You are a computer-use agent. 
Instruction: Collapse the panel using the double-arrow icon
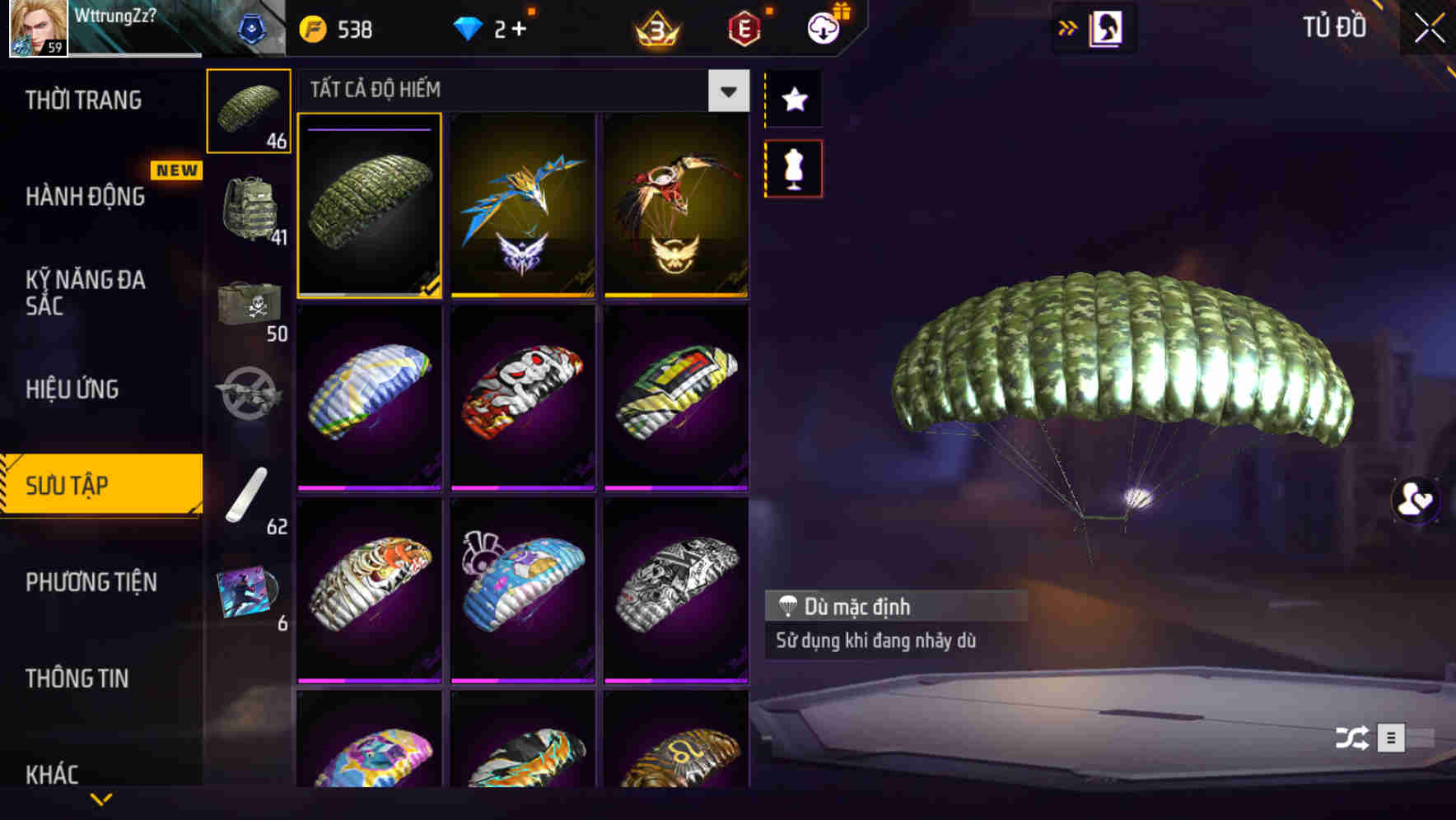pos(1068,27)
